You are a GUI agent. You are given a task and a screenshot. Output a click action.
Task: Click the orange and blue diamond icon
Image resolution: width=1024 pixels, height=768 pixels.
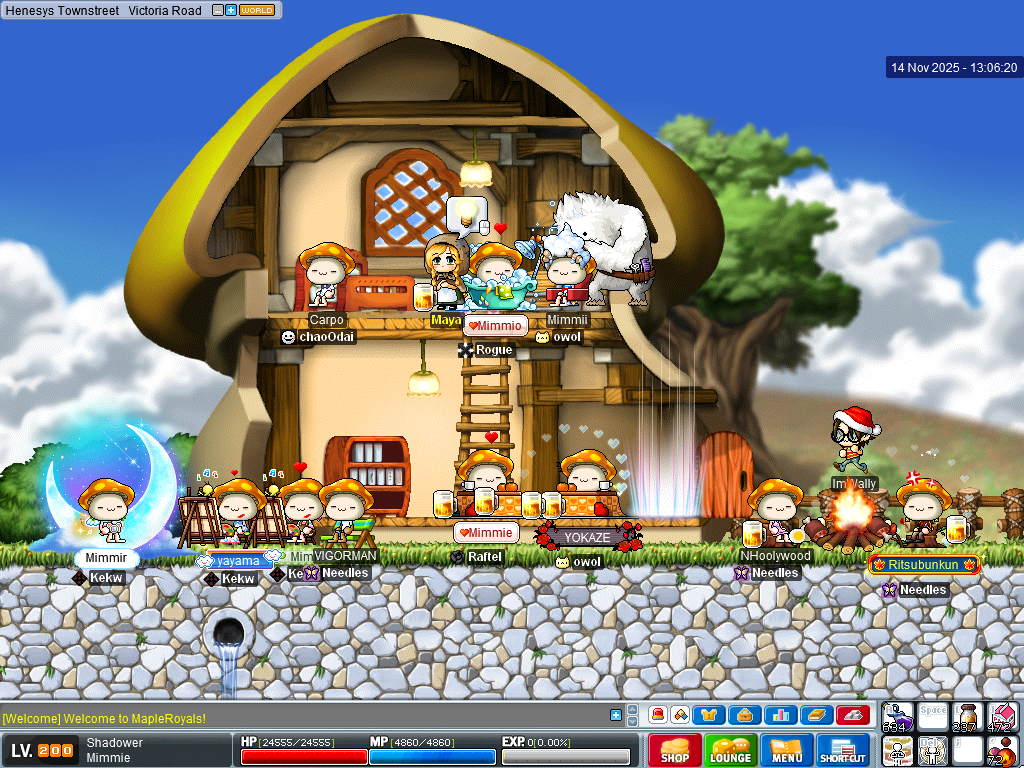[680, 715]
